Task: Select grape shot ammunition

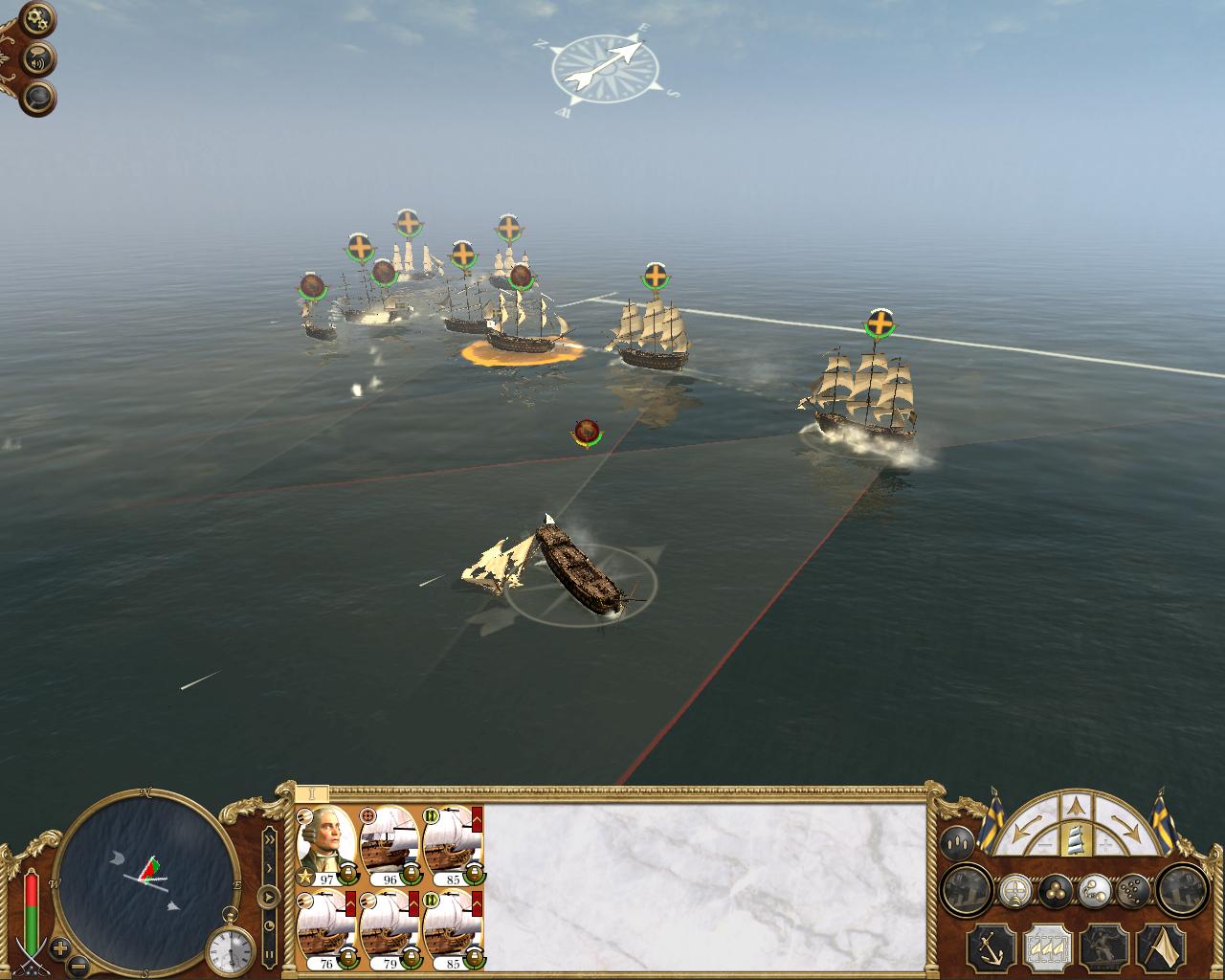Action: pyautogui.click(x=1132, y=890)
